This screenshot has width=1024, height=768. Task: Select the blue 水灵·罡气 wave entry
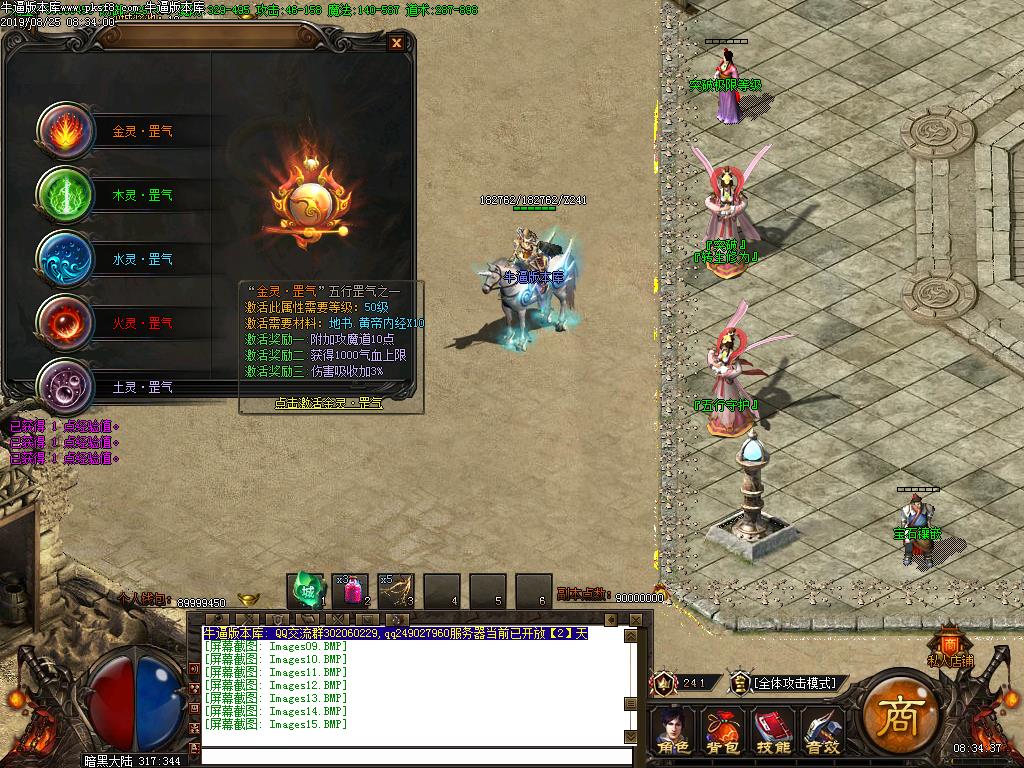pyautogui.click(x=67, y=260)
